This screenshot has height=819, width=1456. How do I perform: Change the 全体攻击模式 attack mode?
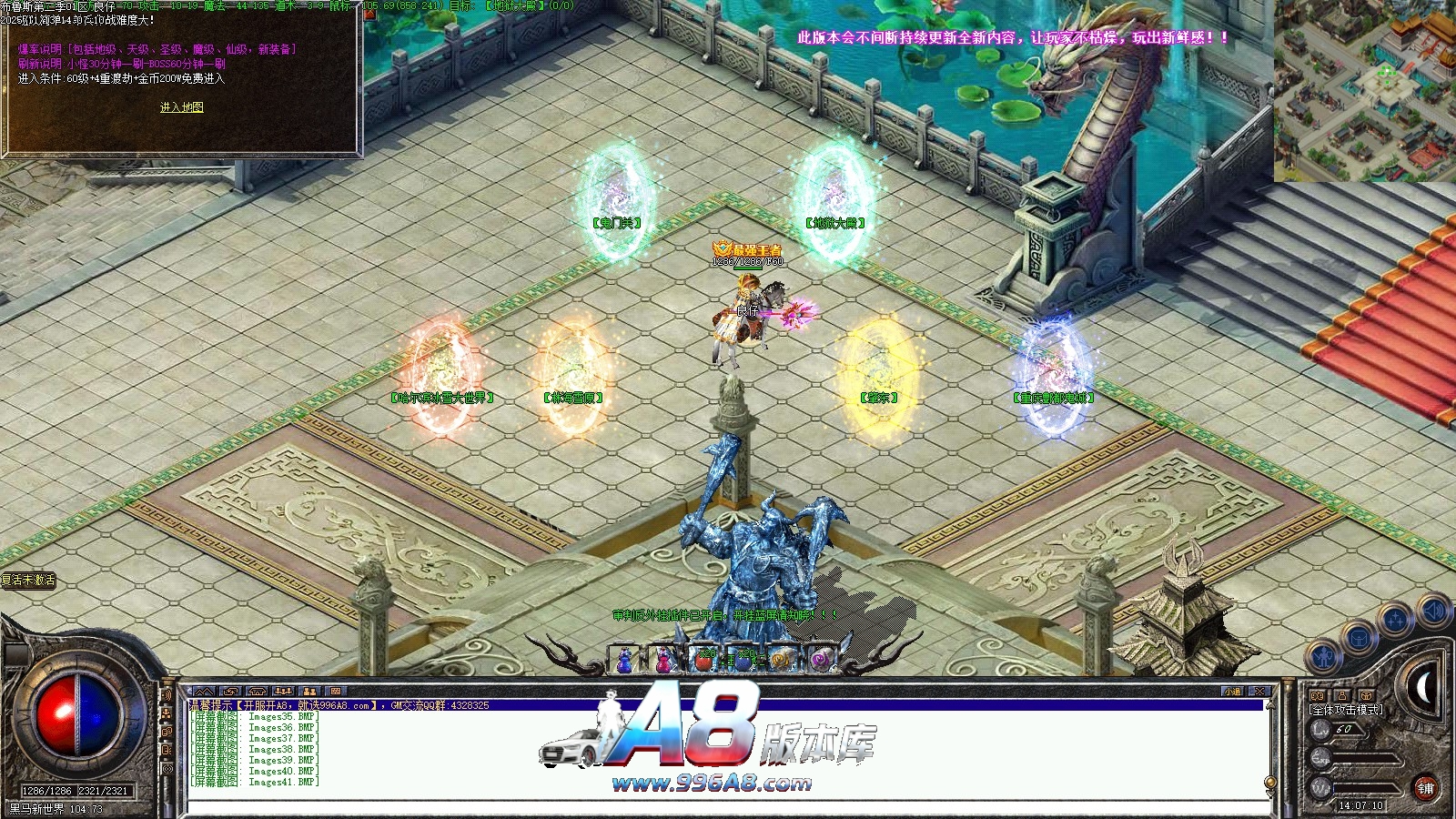click(1347, 710)
